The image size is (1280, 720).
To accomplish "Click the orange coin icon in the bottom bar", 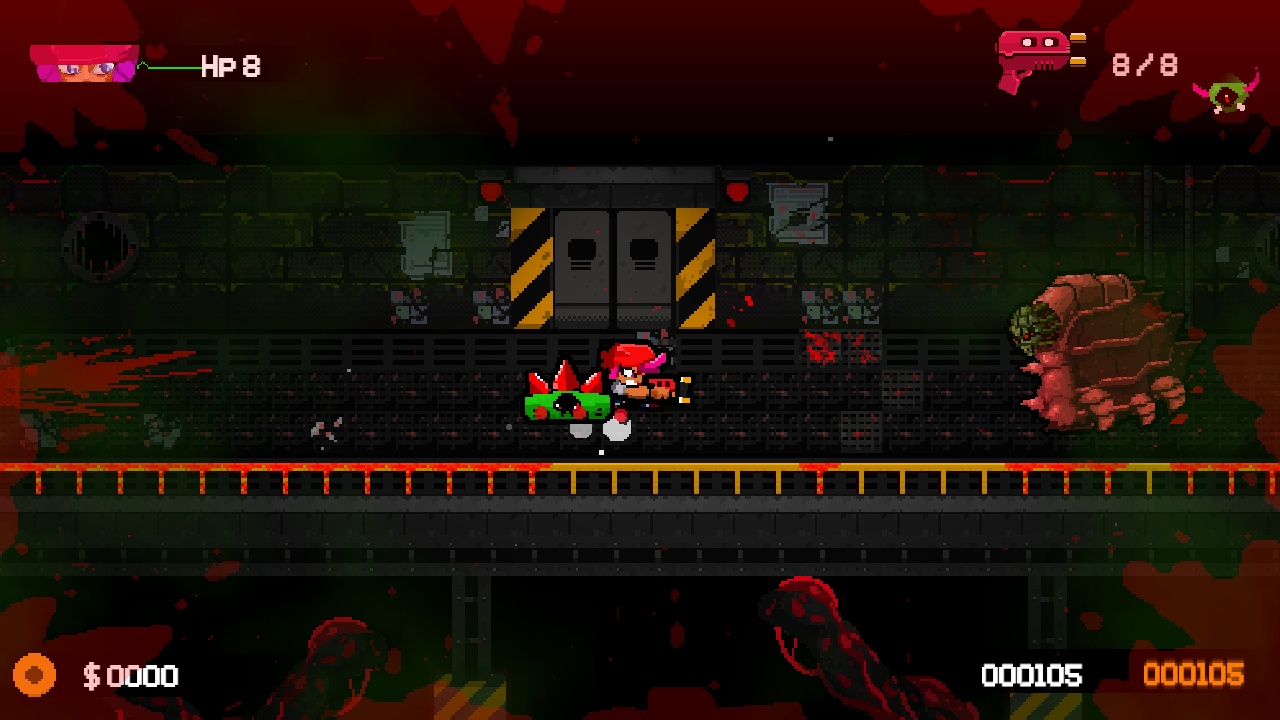I will click(x=34, y=676).
